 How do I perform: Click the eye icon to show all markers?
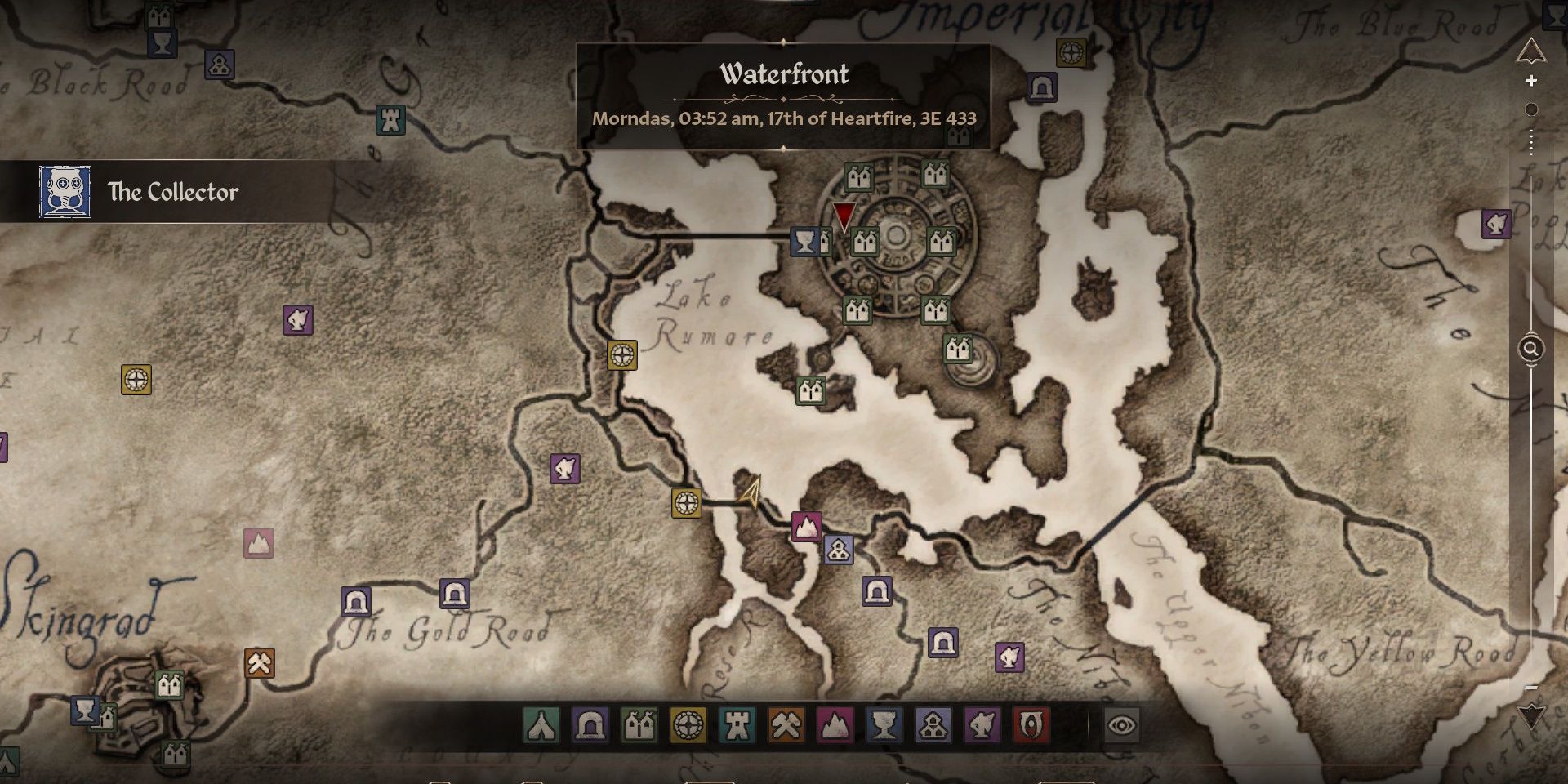[x=1122, y=725]
